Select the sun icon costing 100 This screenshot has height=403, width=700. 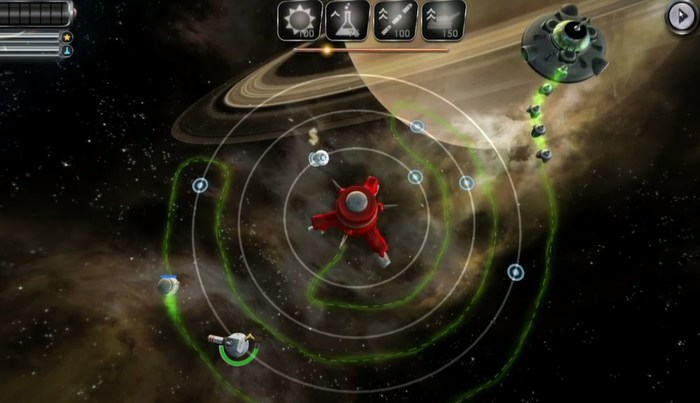coord(299,21)
